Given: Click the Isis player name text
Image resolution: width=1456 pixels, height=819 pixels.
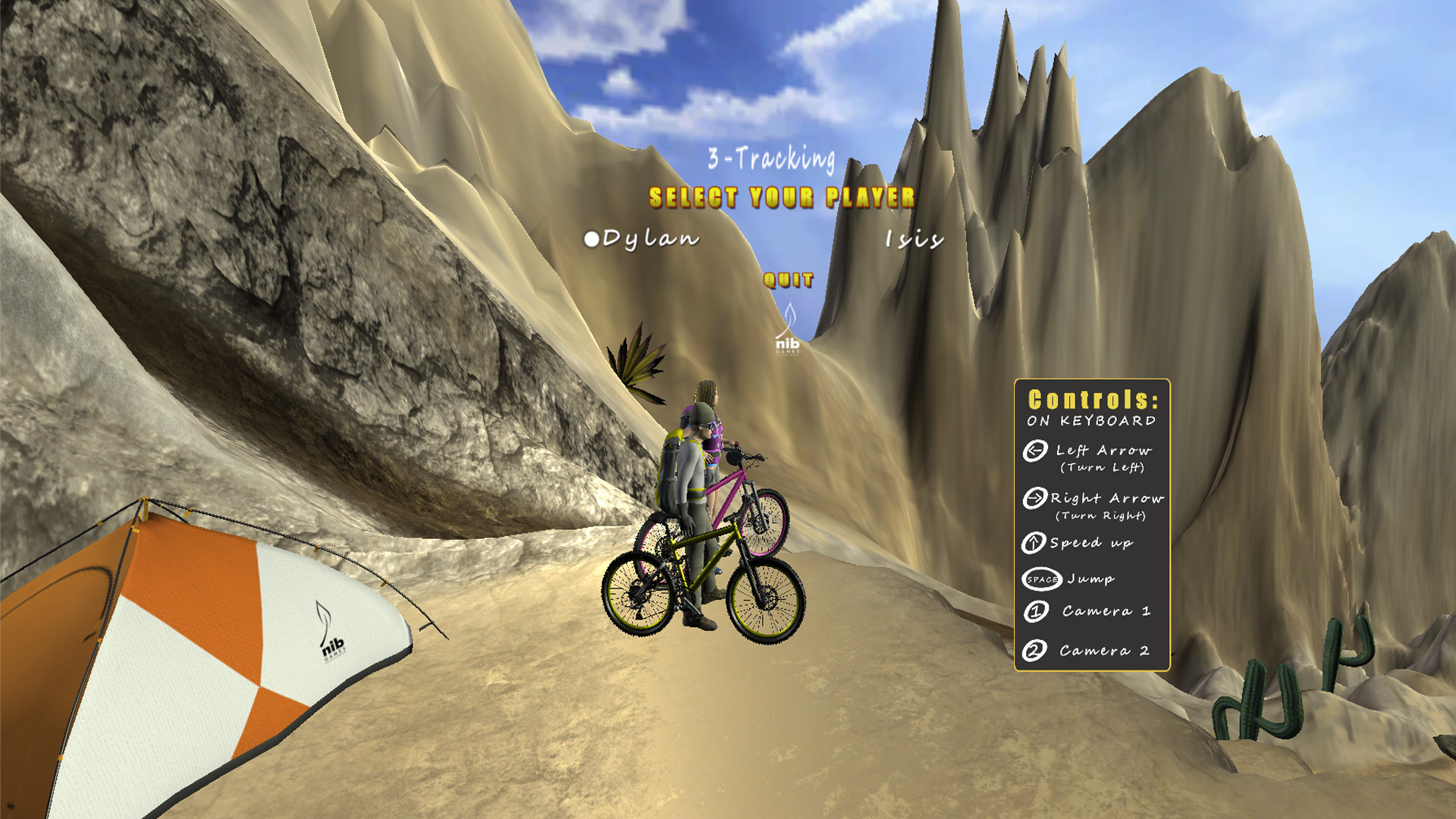Looking at the screenshot, I should point(912,241).
